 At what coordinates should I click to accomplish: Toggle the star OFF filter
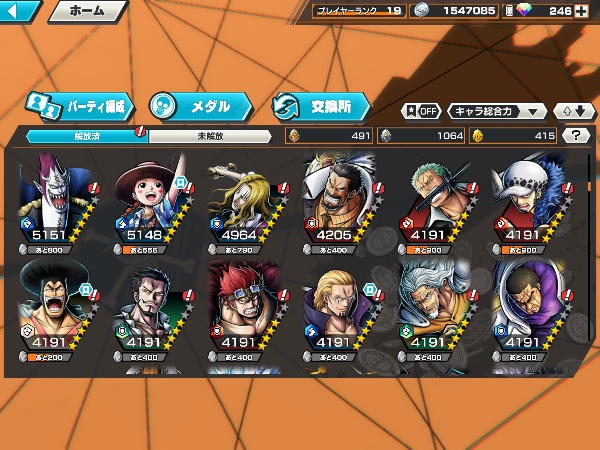421,111
